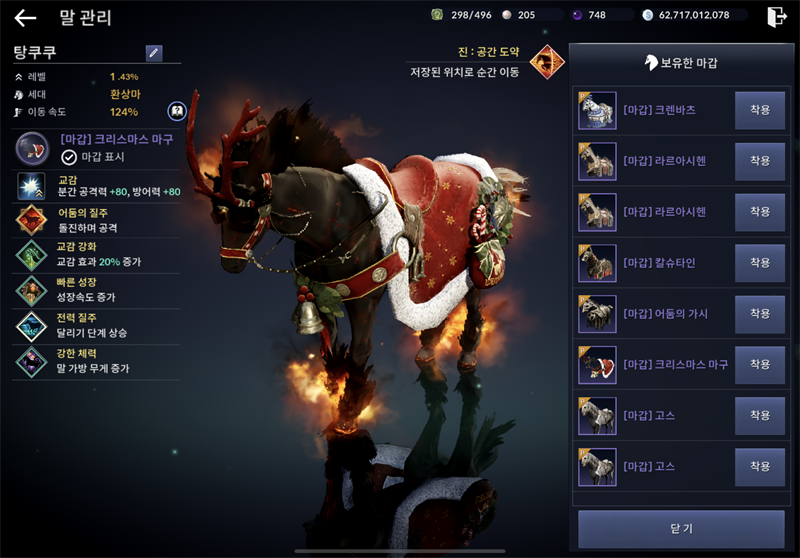Image resolution: width=800 pixels, height=558 pixels.
Task: Equip the 크리스마스 마구 from list
Action: tap(759, 365)
